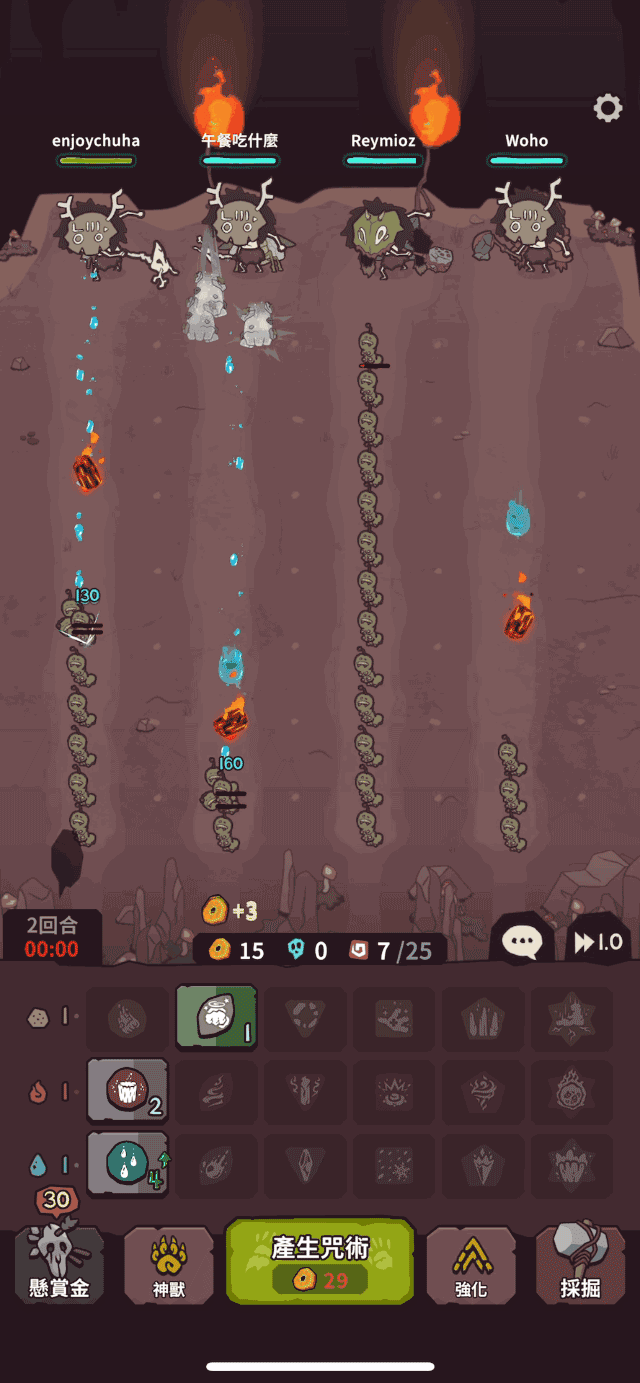Open the 強化 upgrade menu

coord(470,1267)
